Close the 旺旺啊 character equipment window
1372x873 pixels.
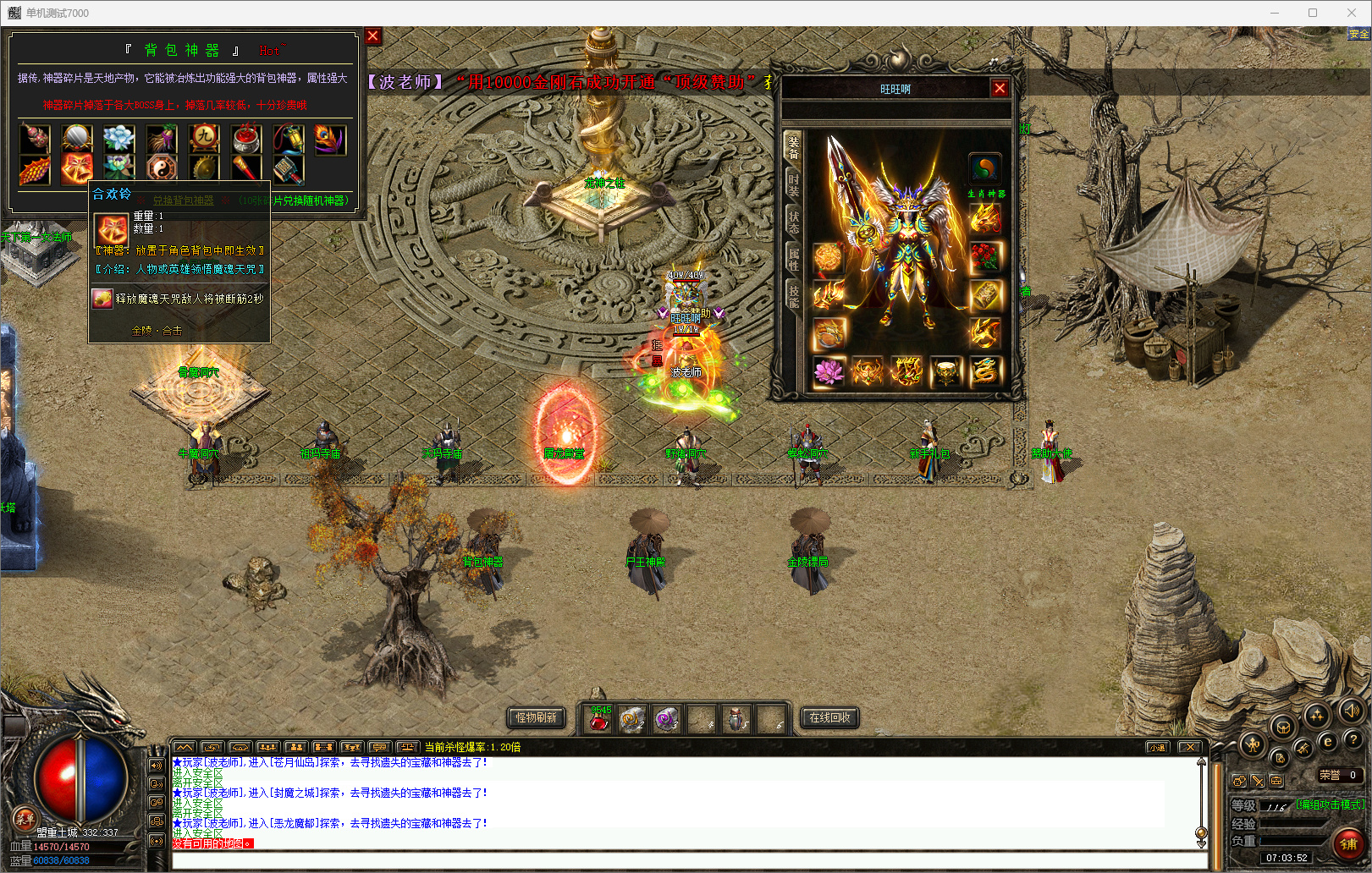point(1000,88)
